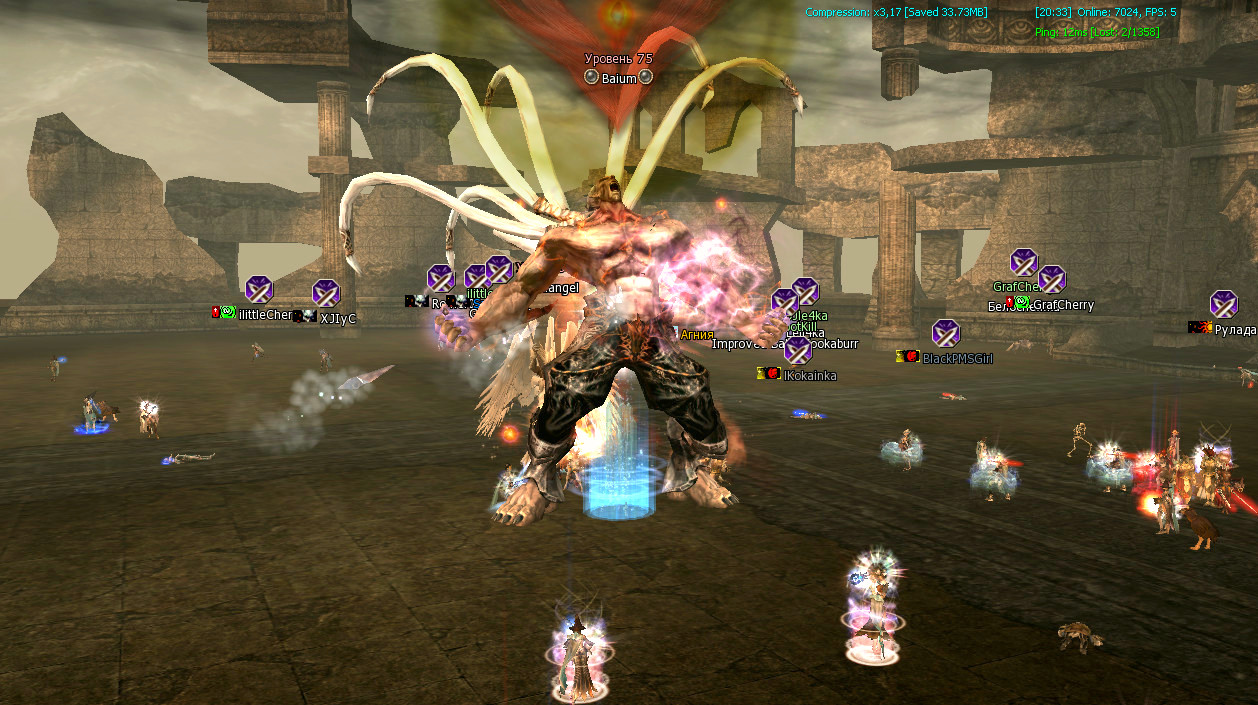Select the XJIyC player name tag

tap(338, 318)
